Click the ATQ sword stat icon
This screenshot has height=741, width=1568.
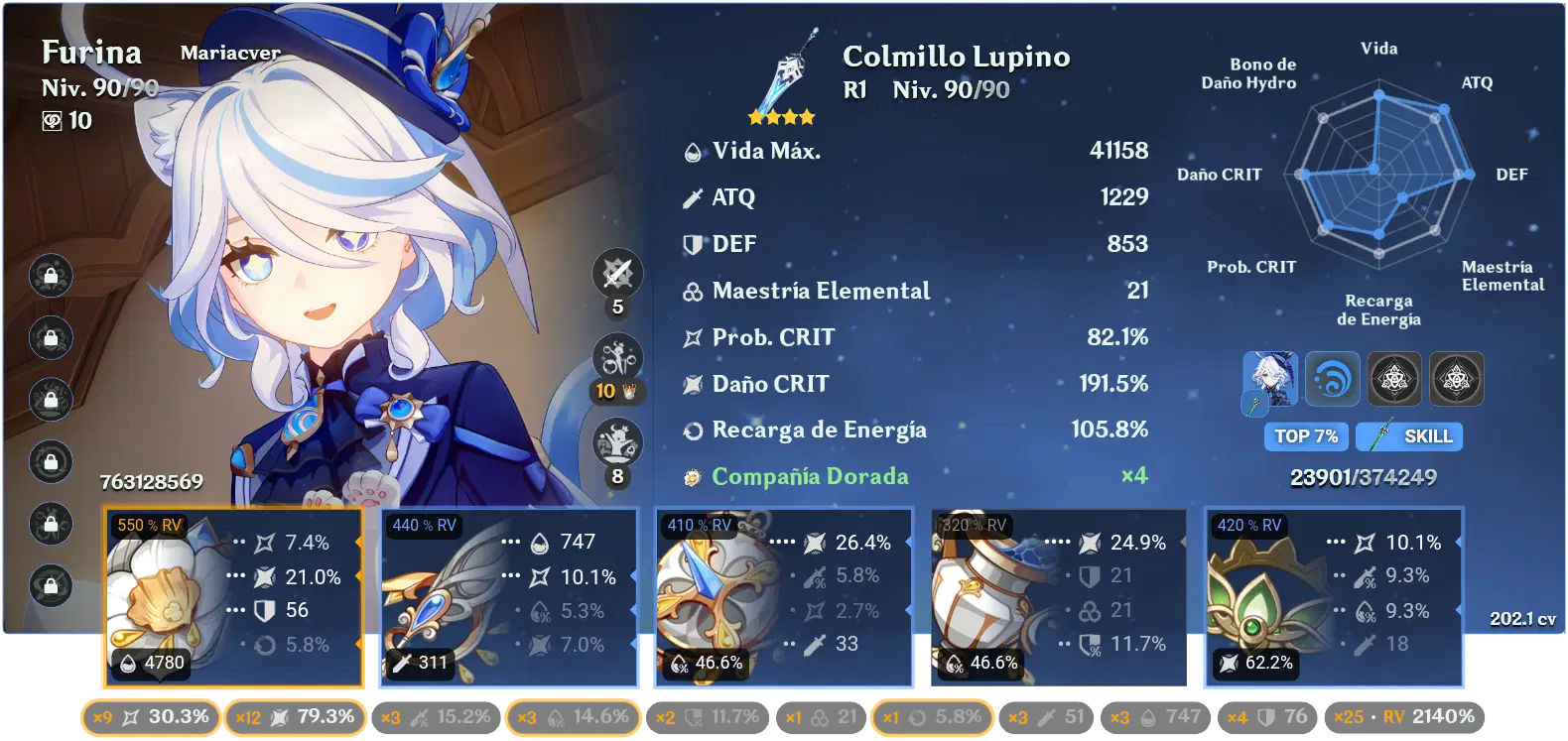tap(693, 197)
